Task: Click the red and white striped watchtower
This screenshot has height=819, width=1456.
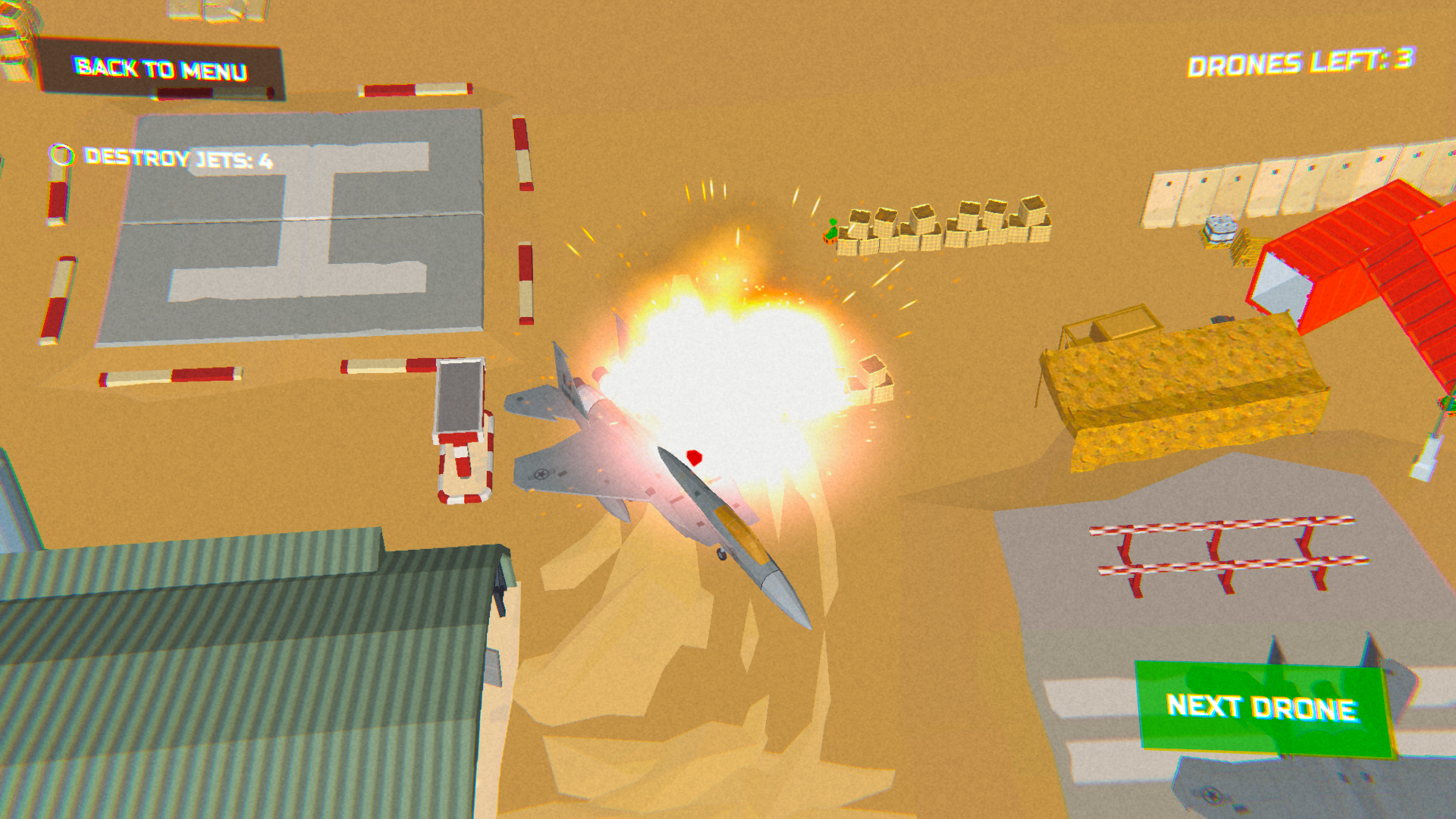Action: pos(463,432)
